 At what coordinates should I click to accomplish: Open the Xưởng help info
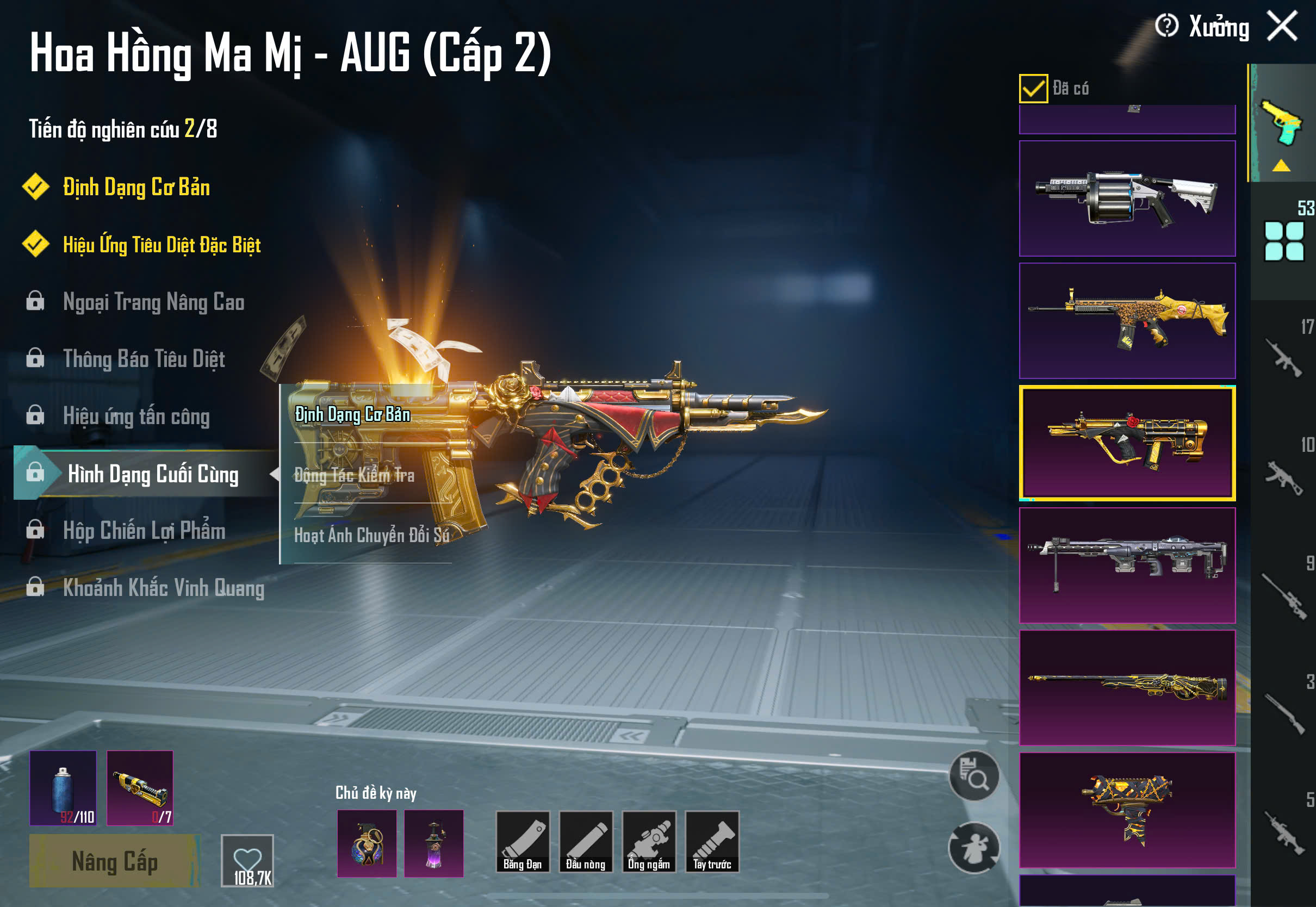(x=1167, y=26)
